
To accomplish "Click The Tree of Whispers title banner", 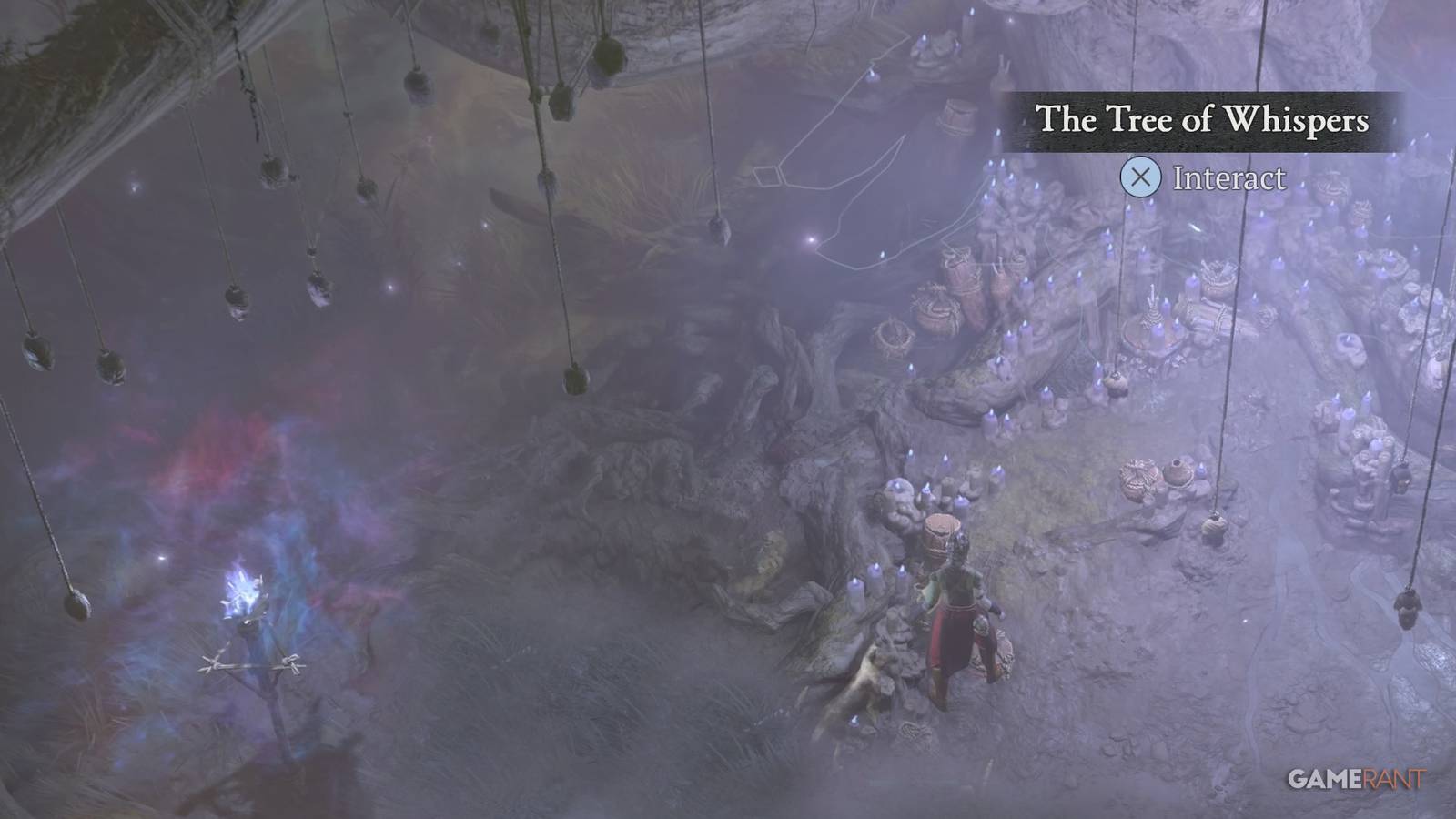I will 1201,116.
